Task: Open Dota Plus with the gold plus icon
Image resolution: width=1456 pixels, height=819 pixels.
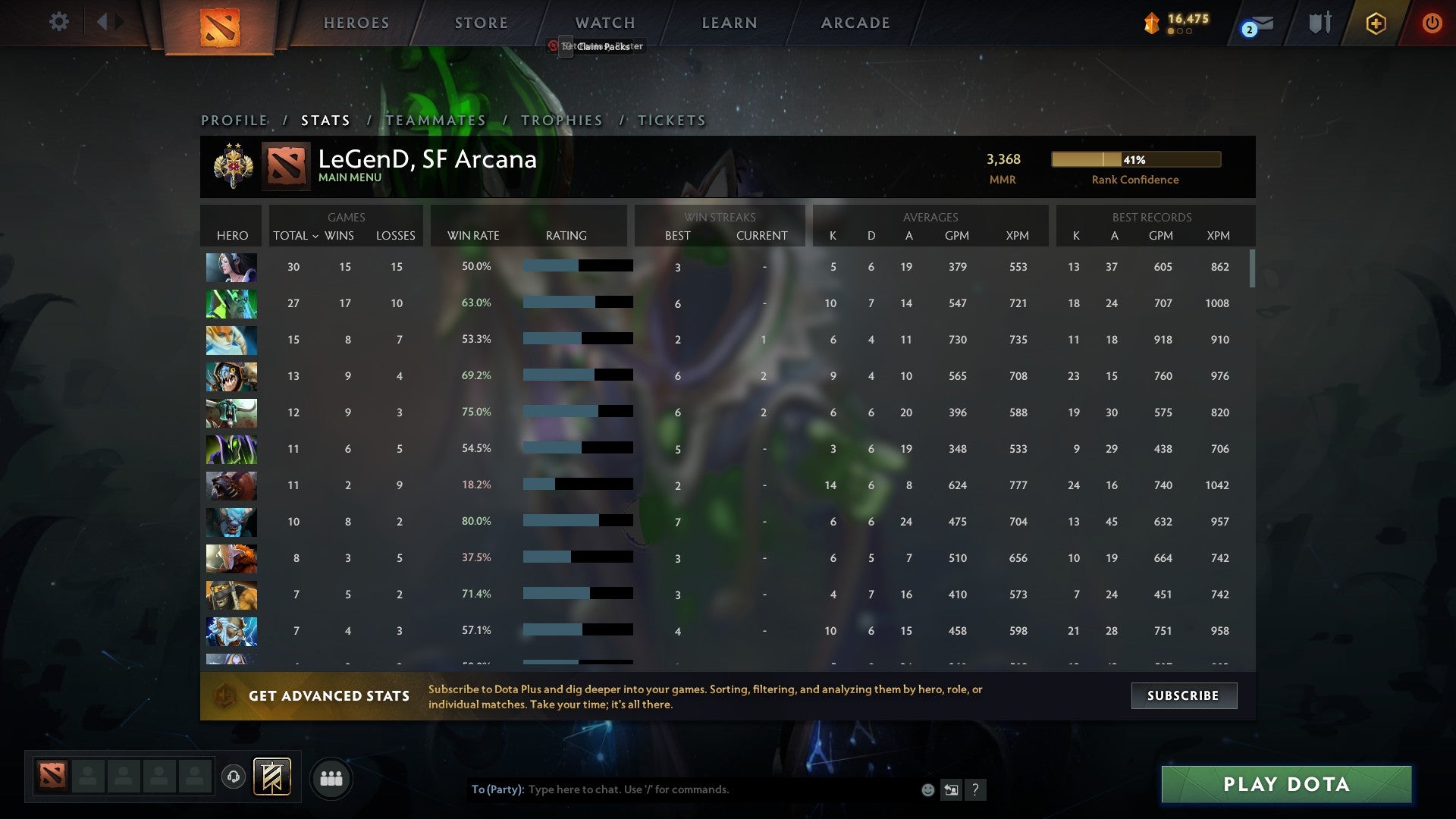Action: tap(1376, 23)
